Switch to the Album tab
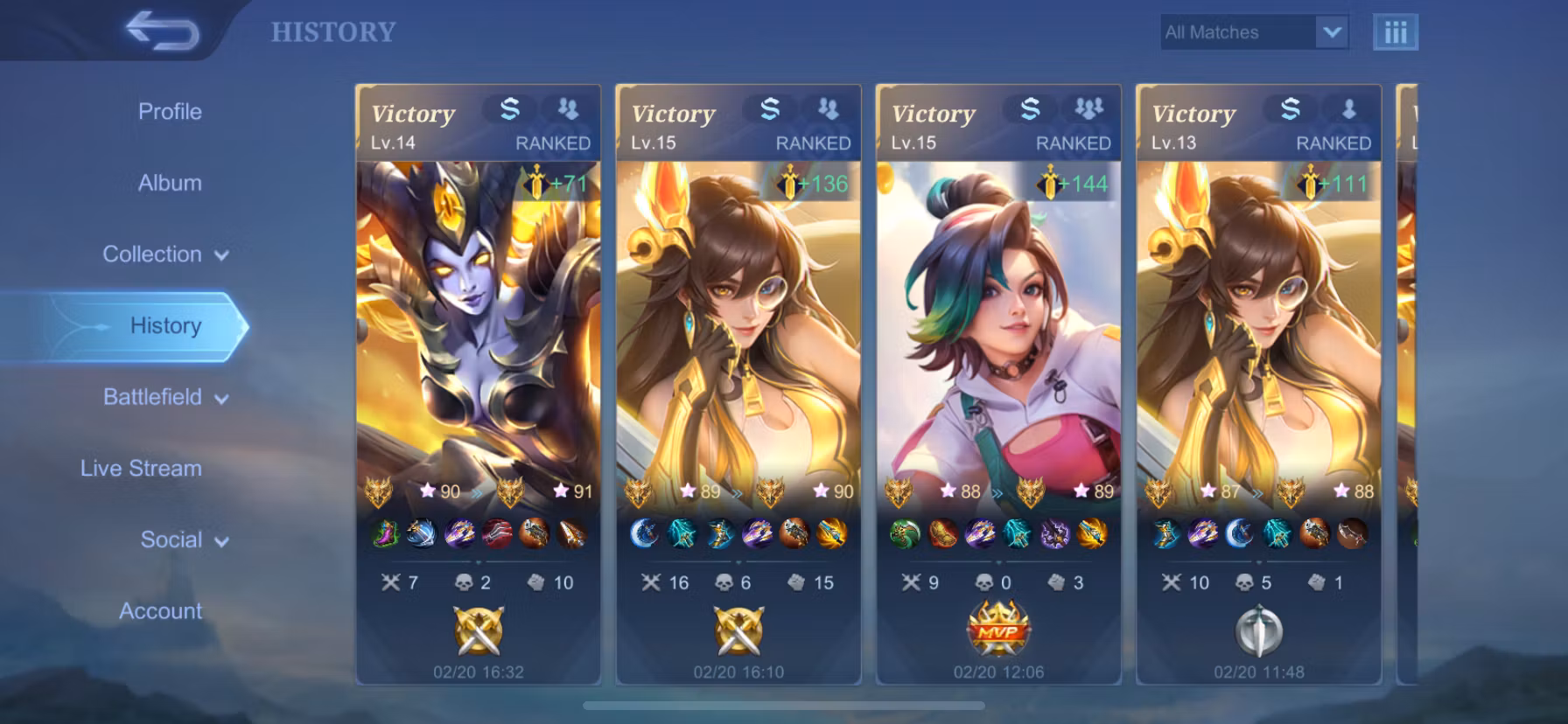 point(170,183)
